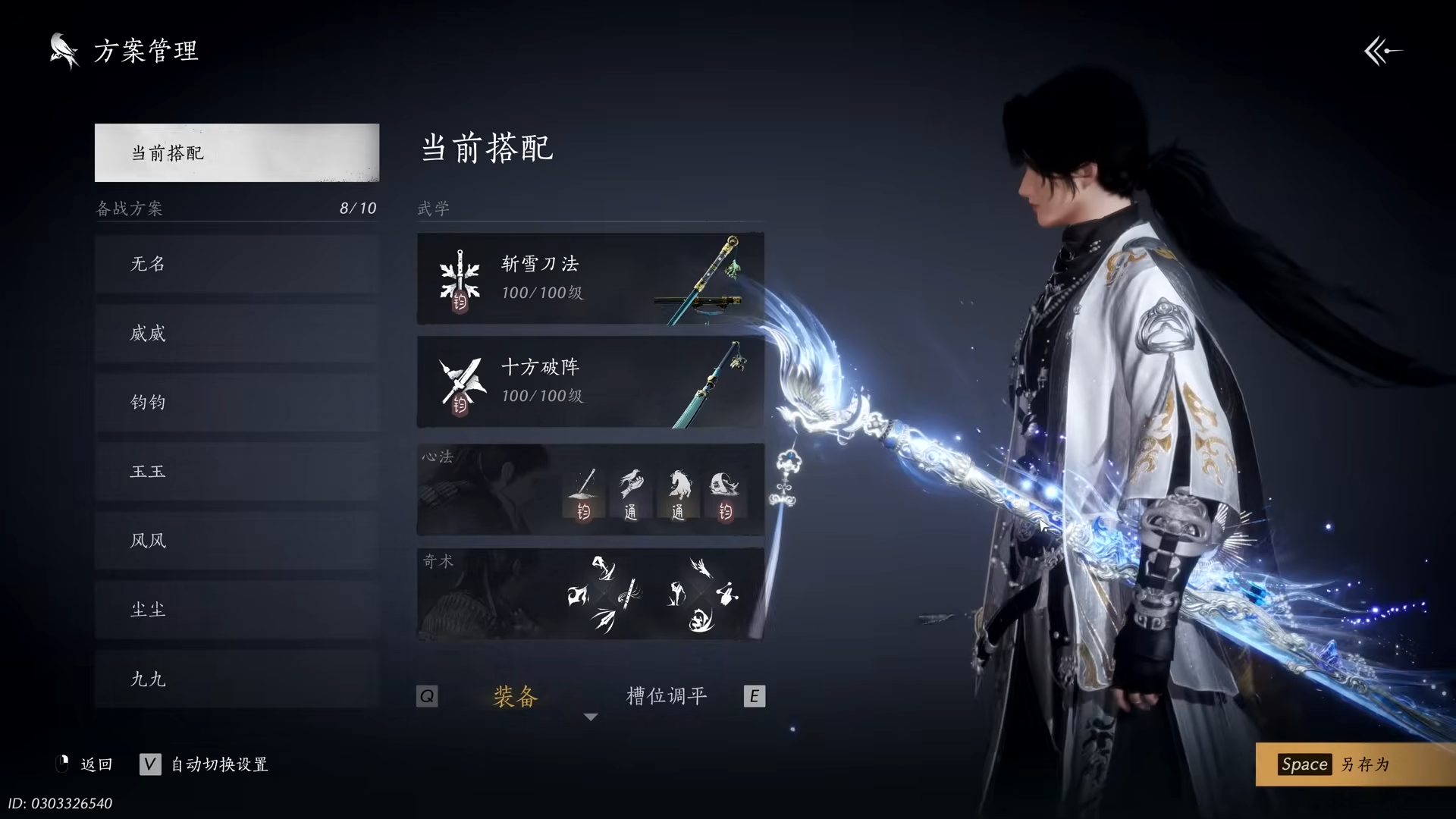Open the 斩雪刀法 martial art slot
1456x819 pixels.
click(x=590, y=278)
